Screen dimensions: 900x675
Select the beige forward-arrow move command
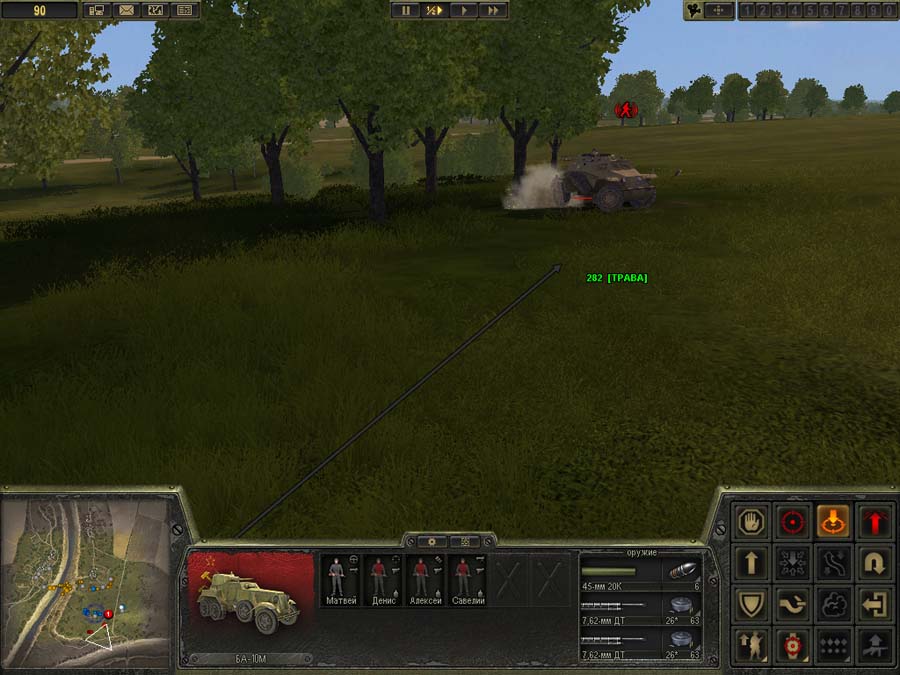point(752,563)
